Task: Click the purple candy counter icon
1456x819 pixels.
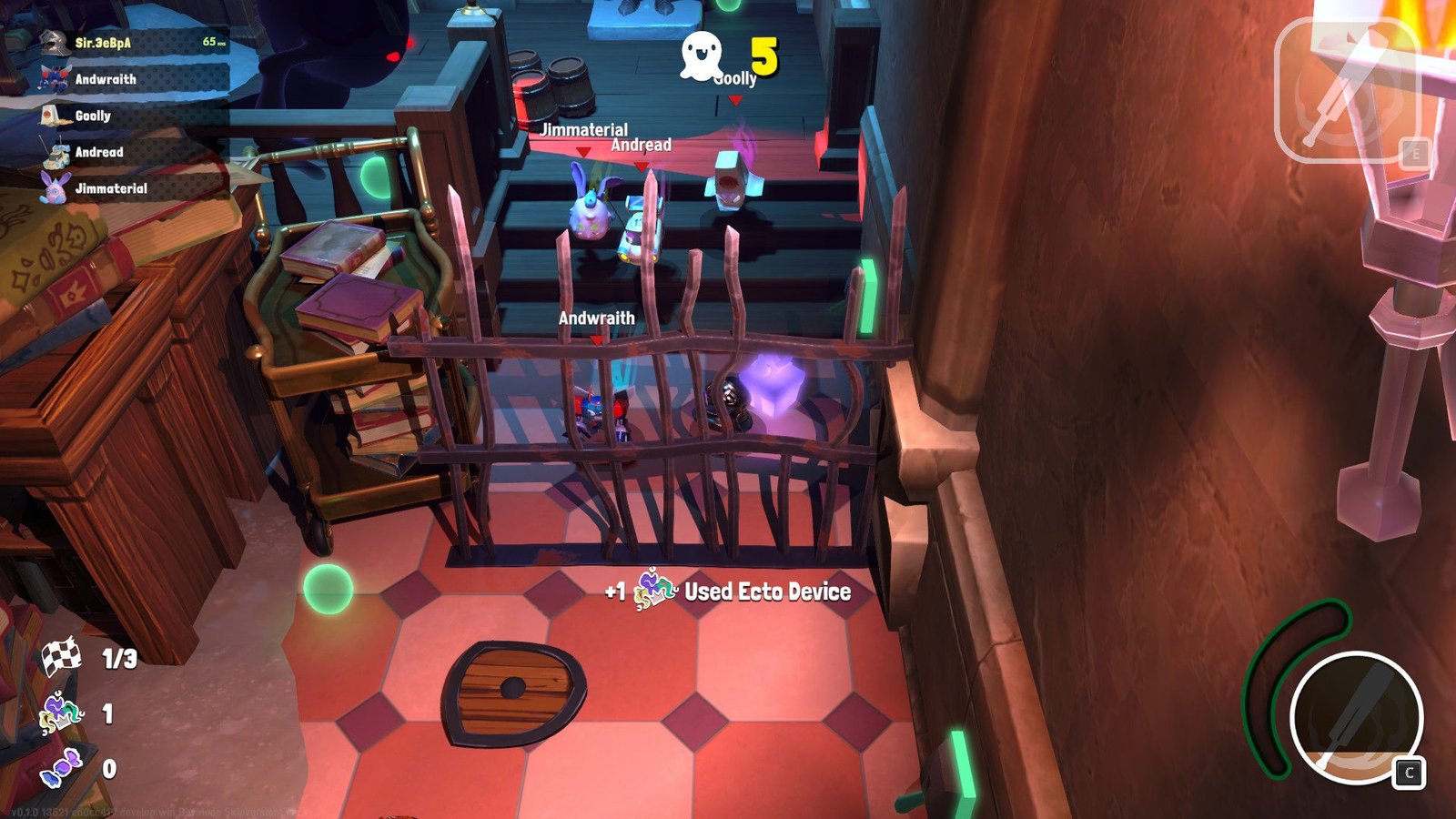Action: coord(61,768)
